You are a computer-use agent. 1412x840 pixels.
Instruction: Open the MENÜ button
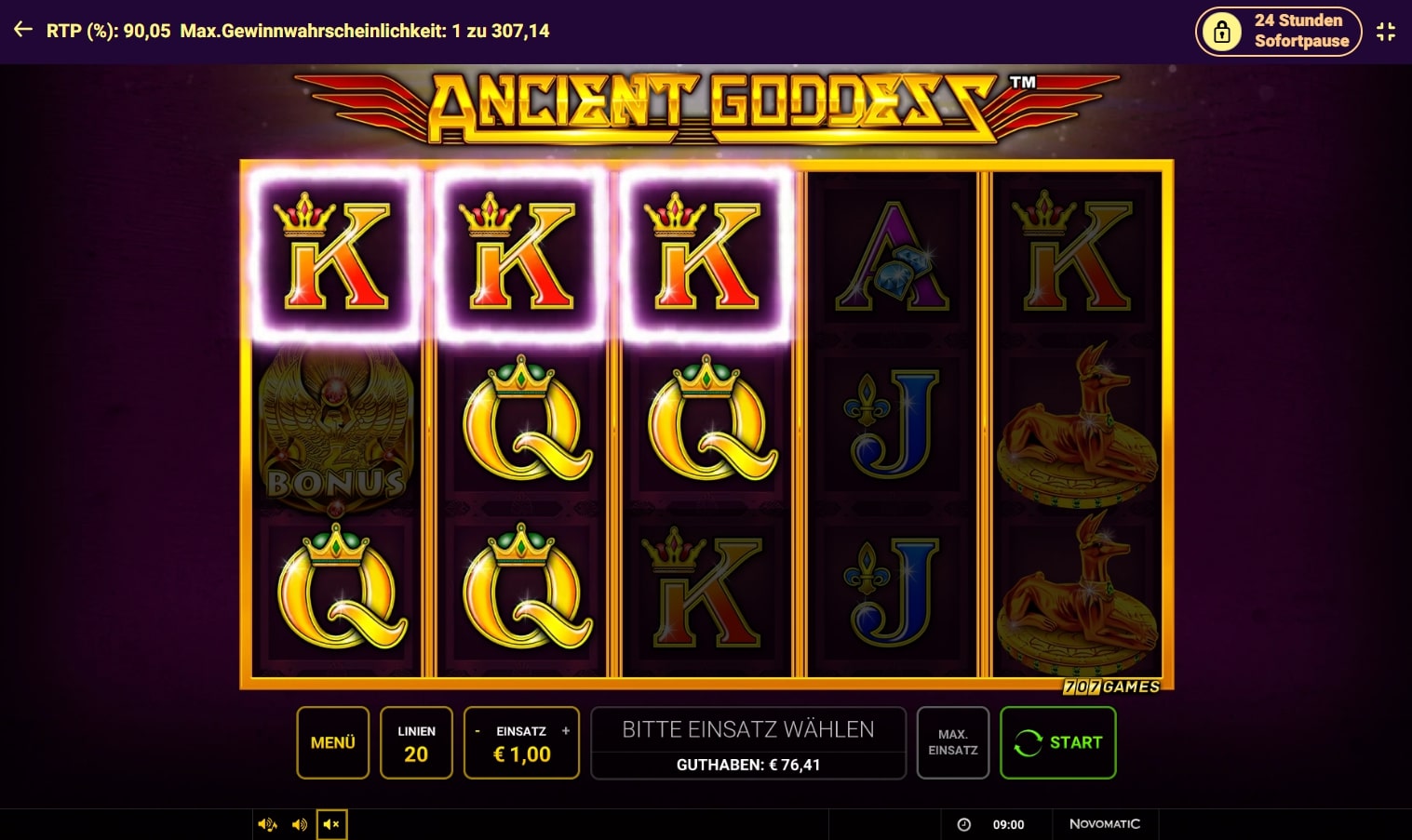click(332, 742)
